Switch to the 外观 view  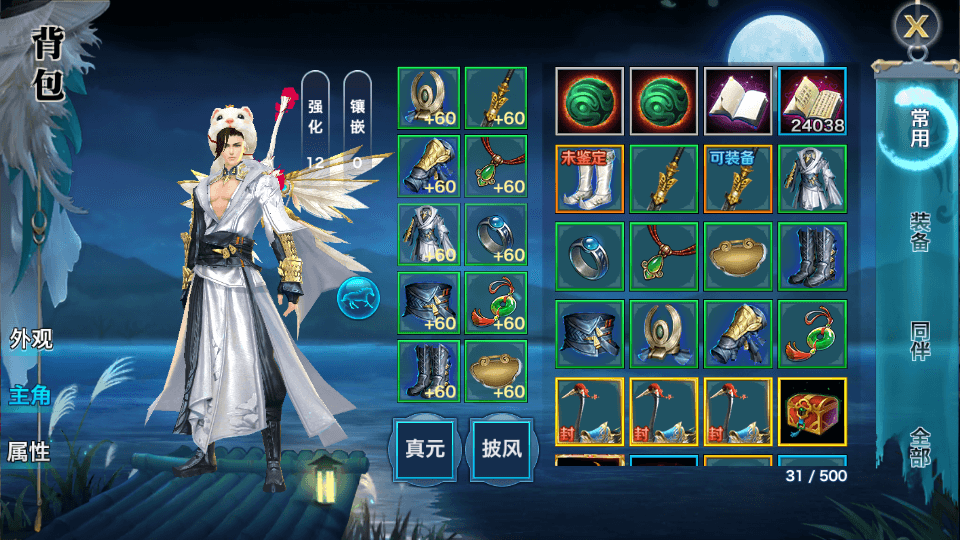(x=31, y=338)
